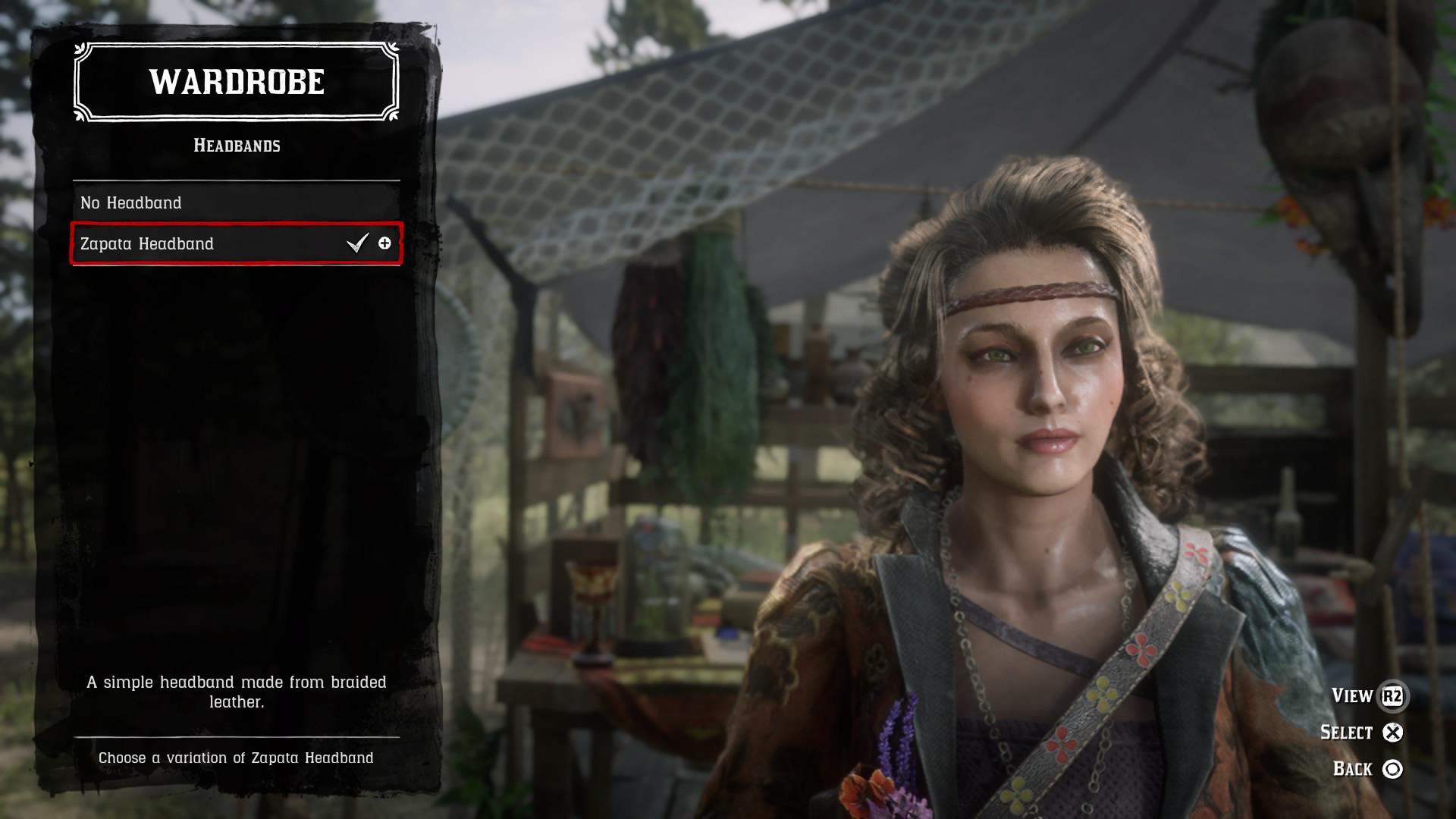
Task: Click the braided leather description text
Action: coord(237,691)
